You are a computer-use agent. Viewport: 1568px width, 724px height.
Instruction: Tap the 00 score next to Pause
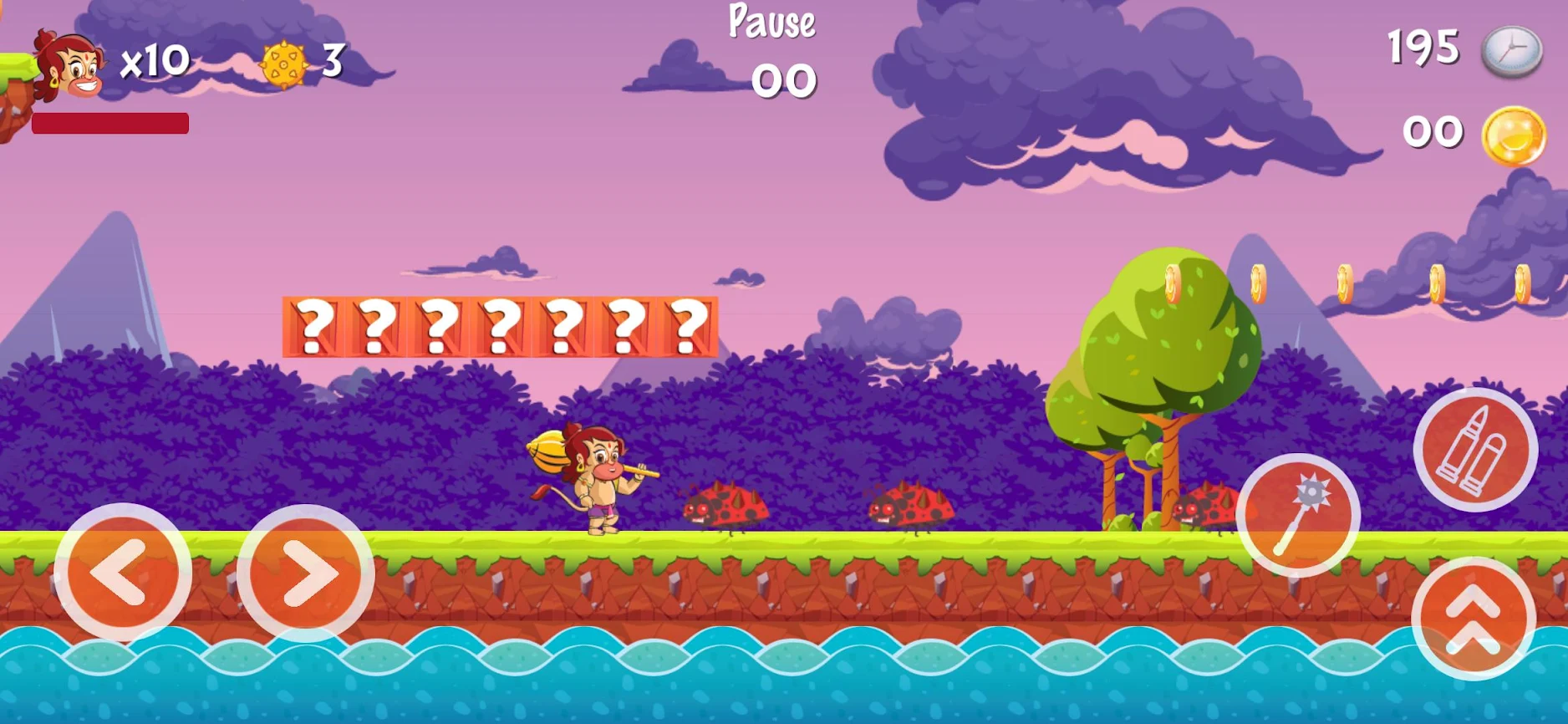click(782, 79)
